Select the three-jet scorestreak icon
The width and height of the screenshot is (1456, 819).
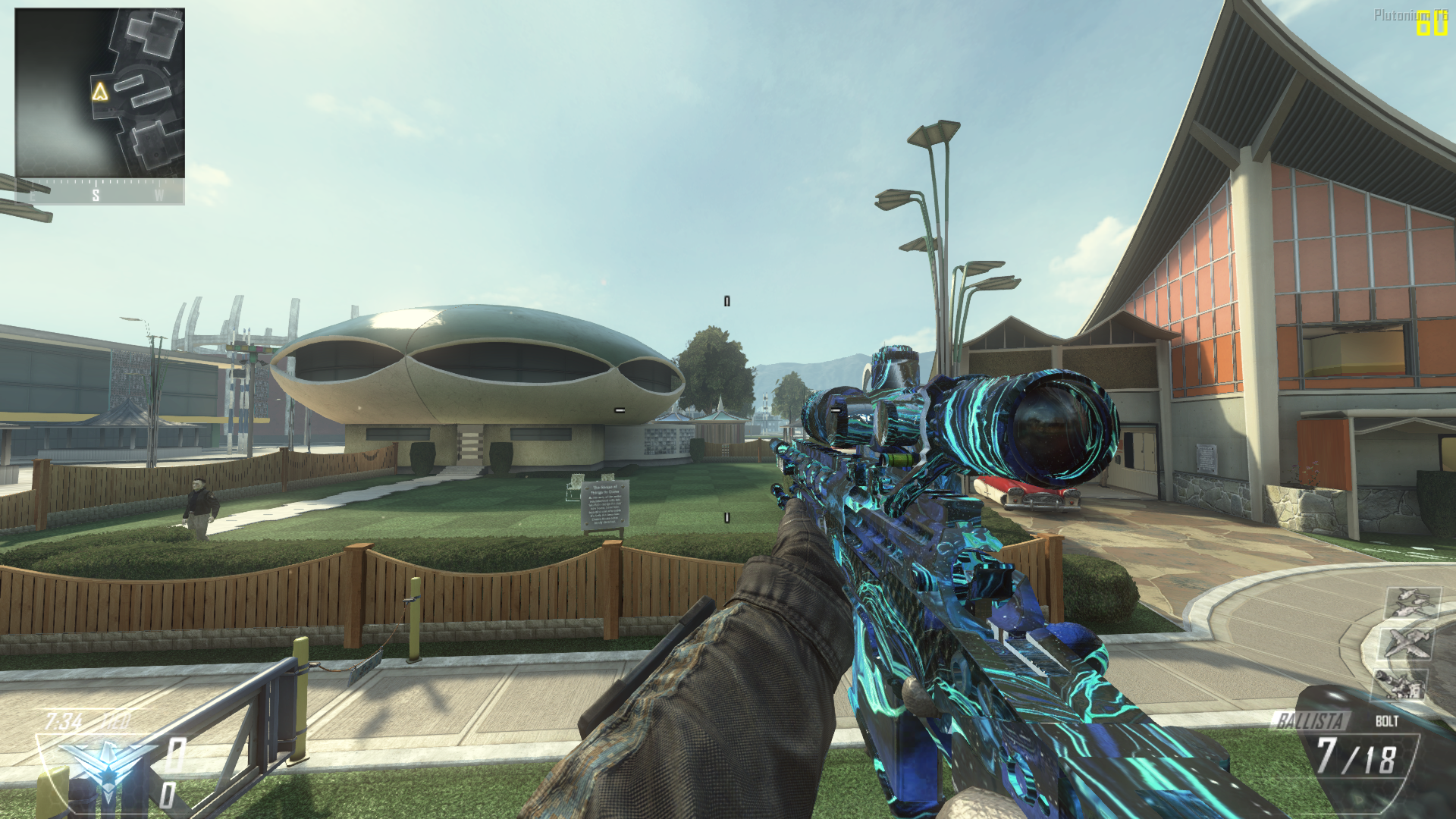[x=1412, y=604]
